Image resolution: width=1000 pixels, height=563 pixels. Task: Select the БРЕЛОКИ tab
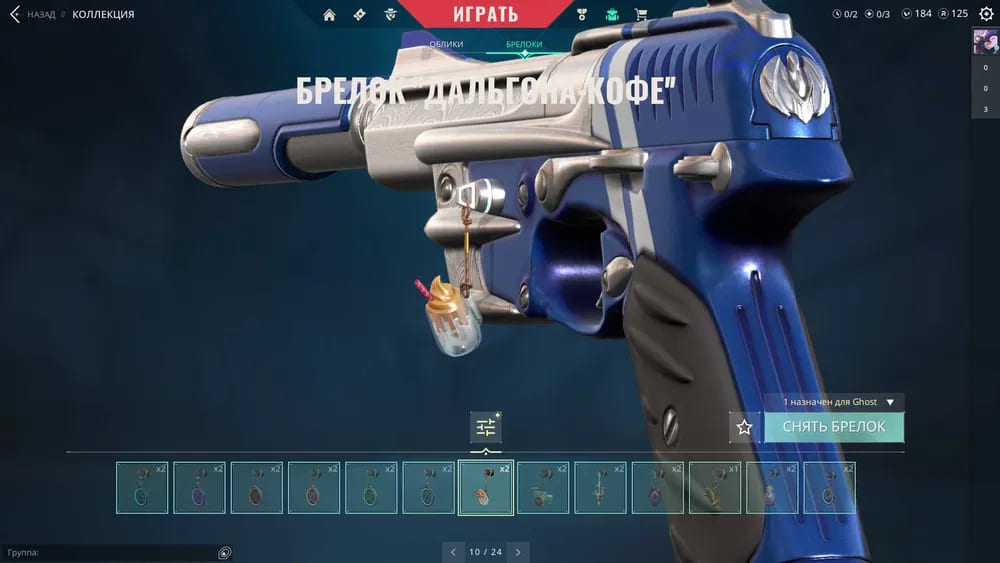(x=524, y=45)
